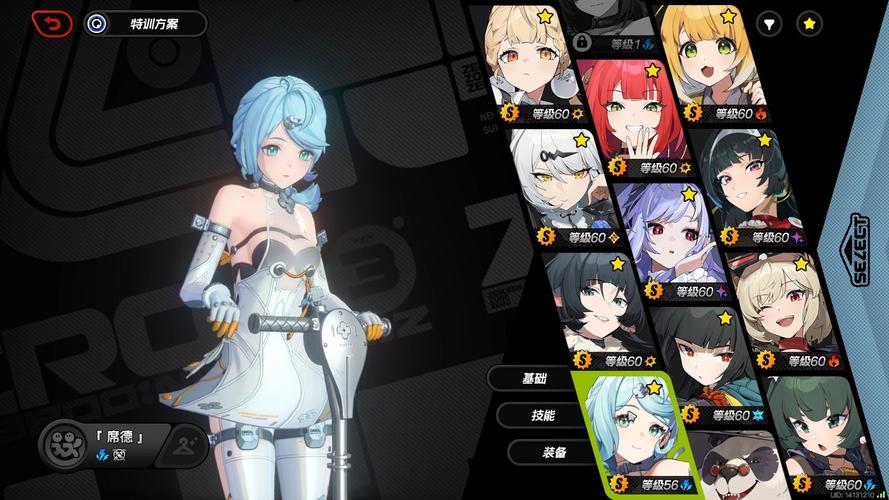Viewport: 889px width, 500px height.
Task: Switch to the 基础 tab
Action: point(534,378)
